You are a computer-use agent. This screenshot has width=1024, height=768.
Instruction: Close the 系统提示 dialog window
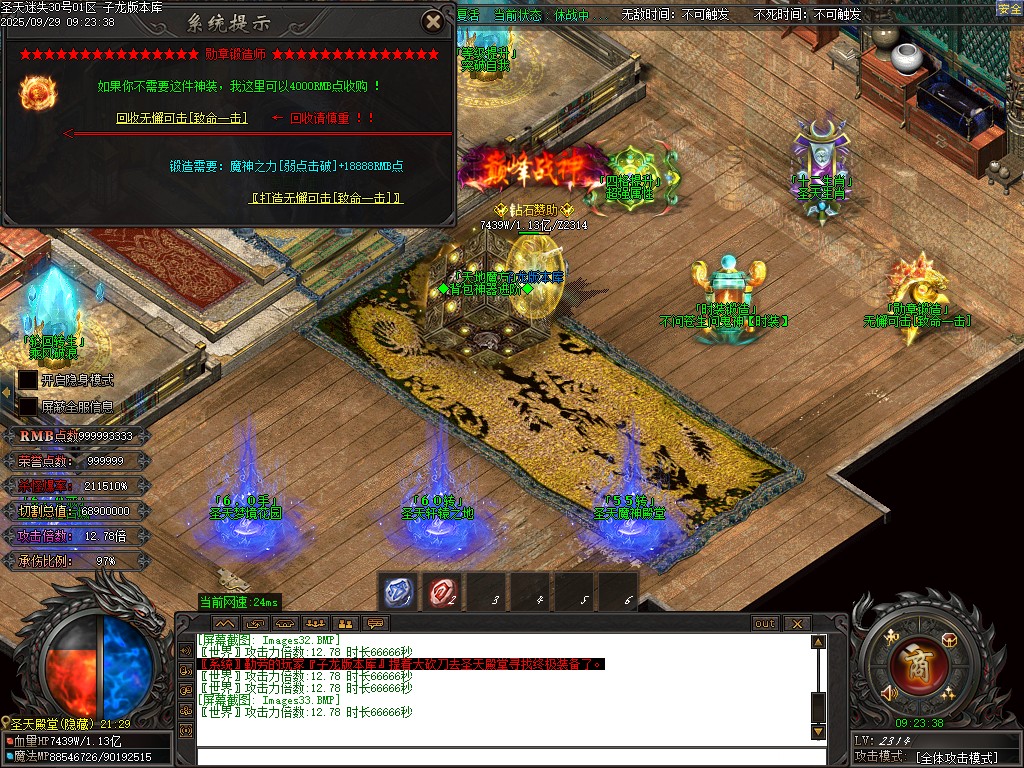[432, 21]
